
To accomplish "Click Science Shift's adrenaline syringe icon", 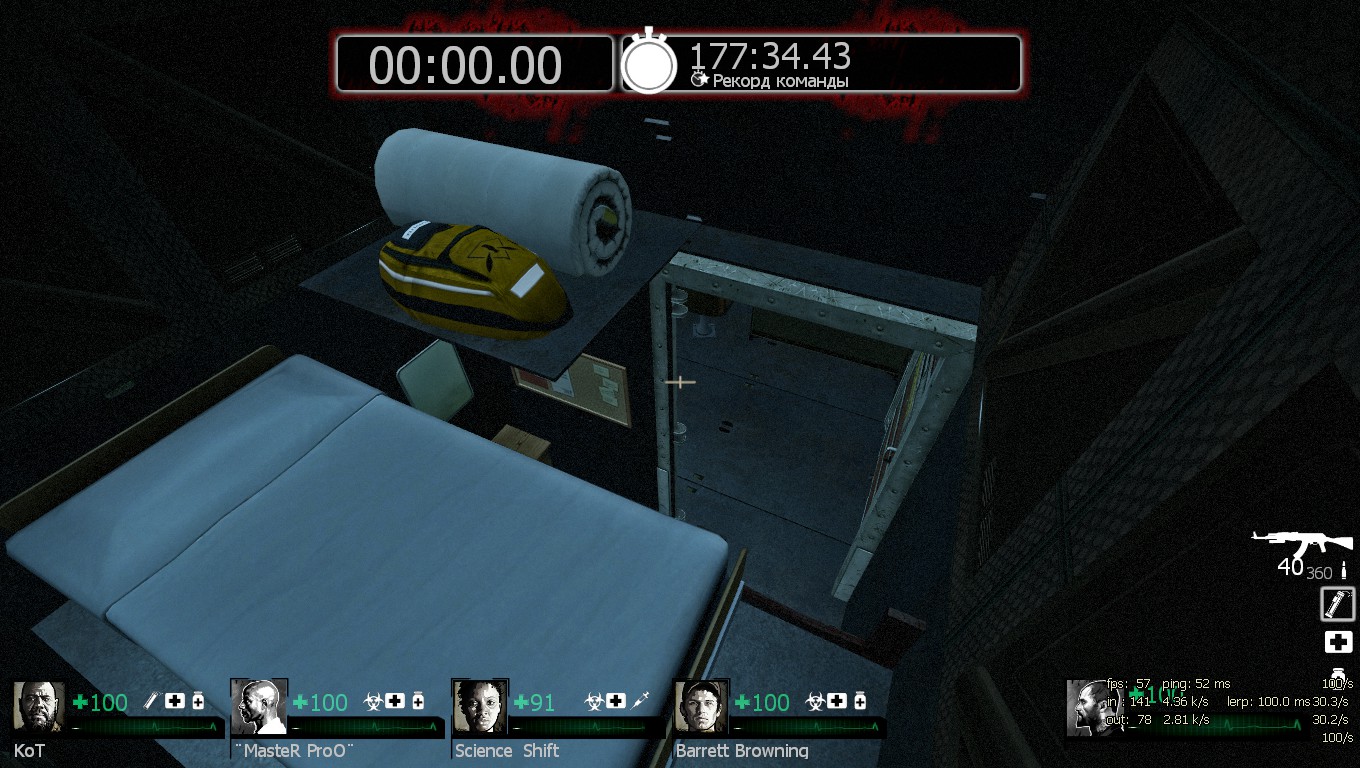I will pos(641,701).
